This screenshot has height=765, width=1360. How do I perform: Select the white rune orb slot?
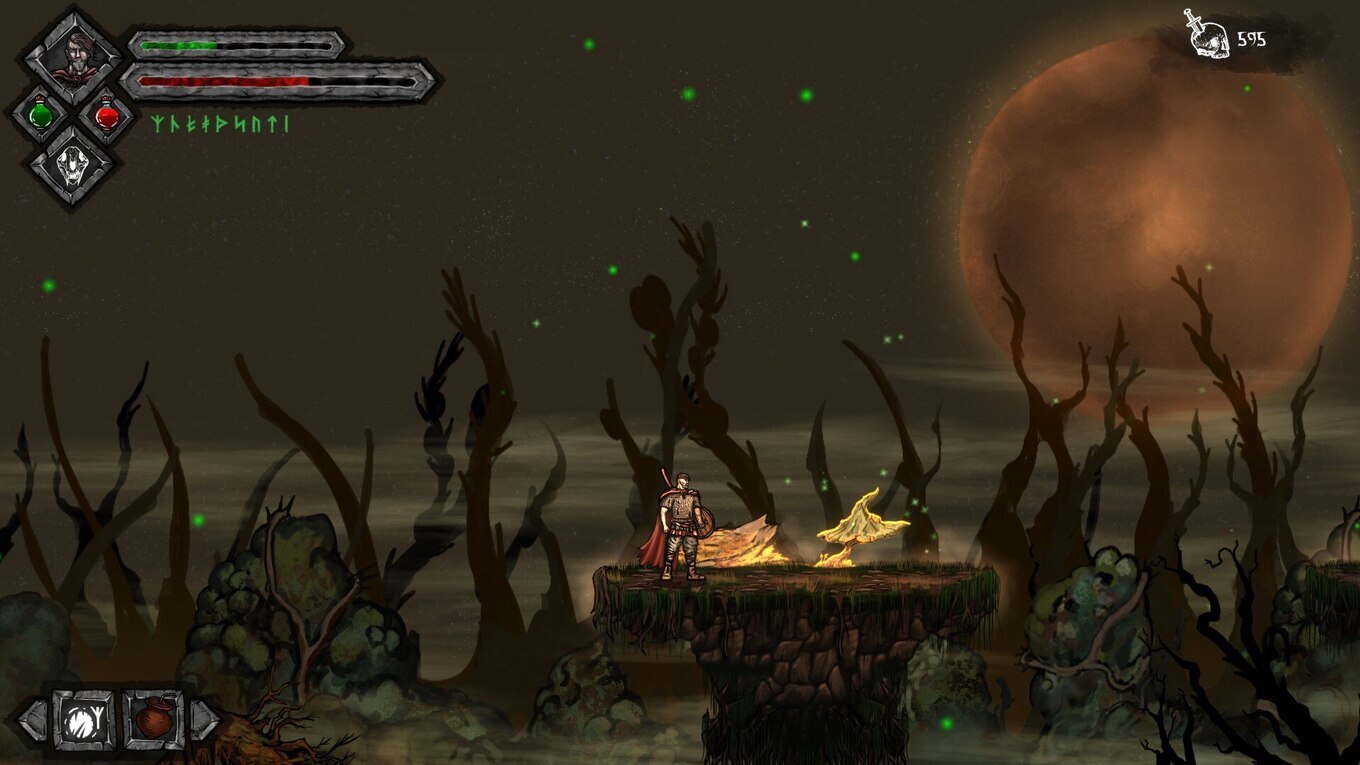coord(84,719)
